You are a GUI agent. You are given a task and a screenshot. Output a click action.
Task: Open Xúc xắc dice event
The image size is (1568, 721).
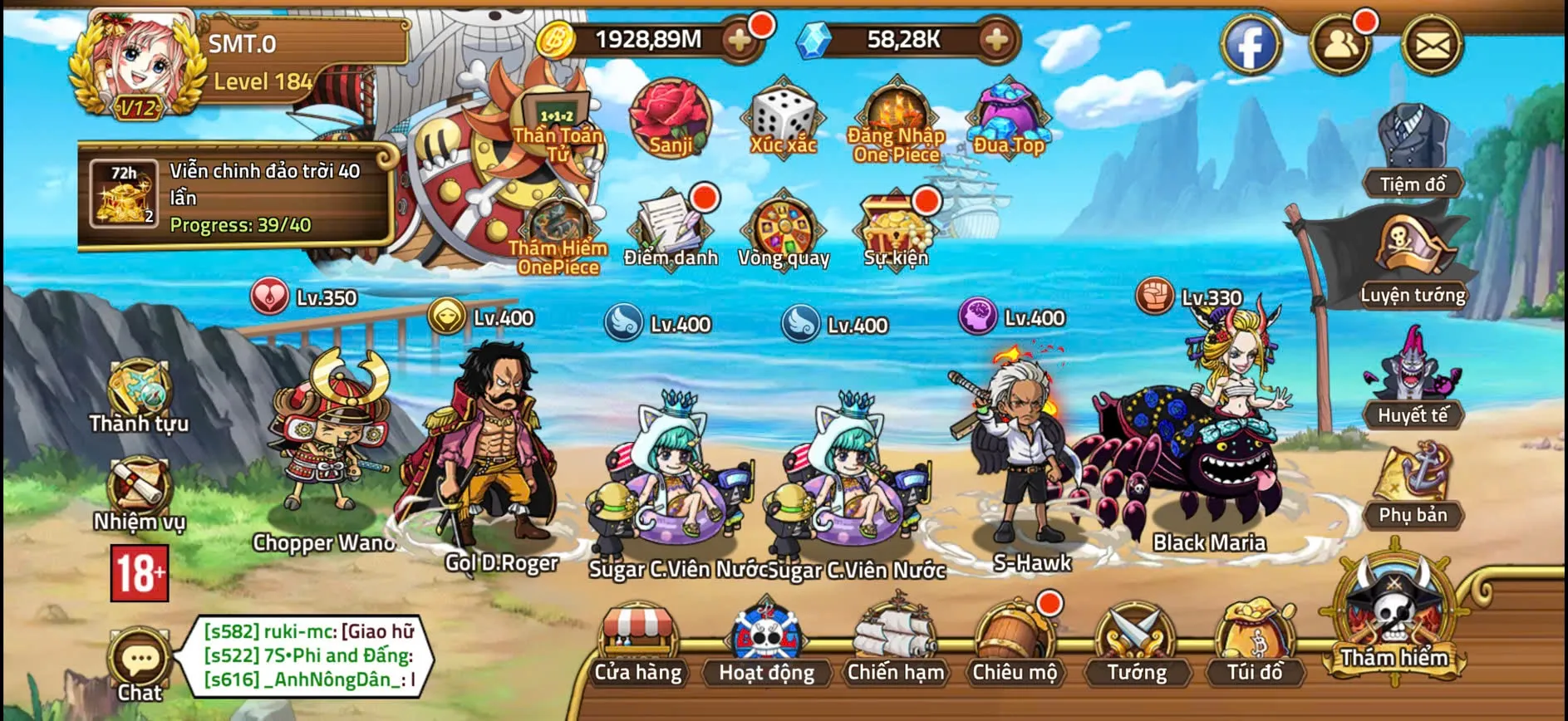point(783,118)
